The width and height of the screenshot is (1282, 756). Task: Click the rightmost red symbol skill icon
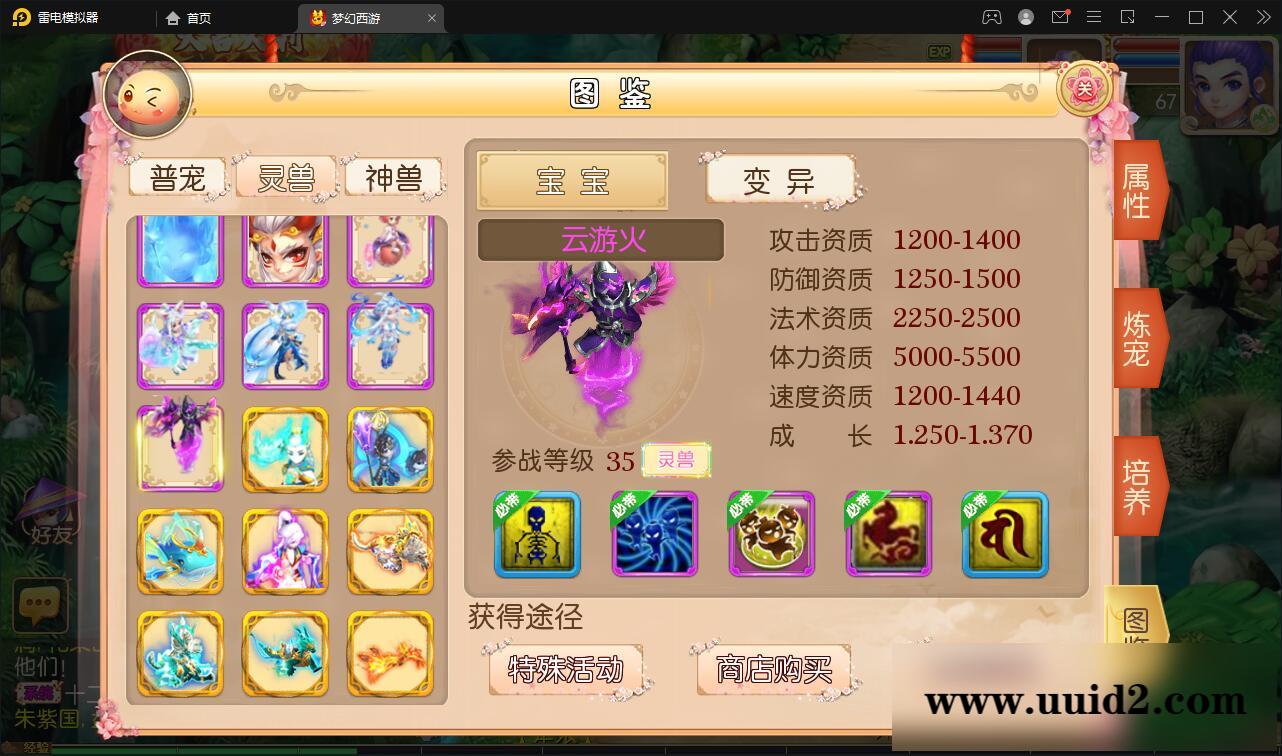pyautogui.click(x=1004, y=535)
